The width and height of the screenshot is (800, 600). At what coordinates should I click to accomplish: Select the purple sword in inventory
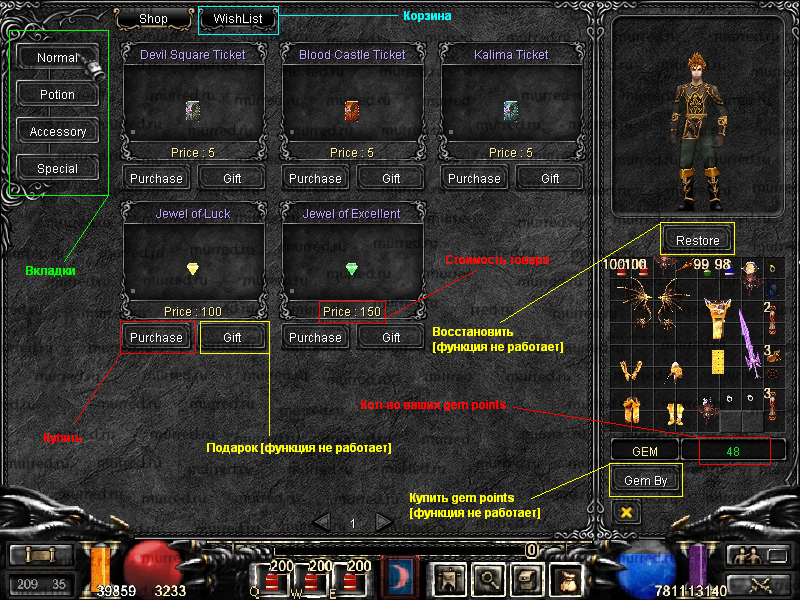pos(748,342)
